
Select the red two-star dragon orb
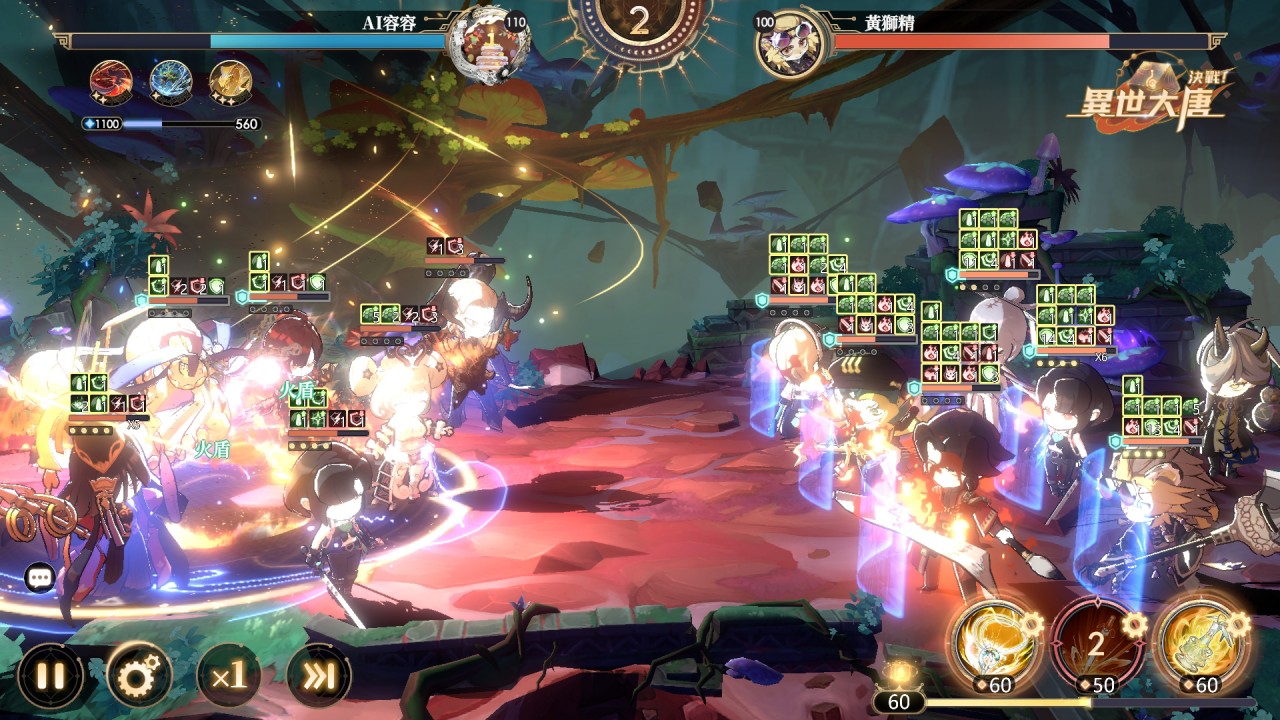tap(110, 80)
